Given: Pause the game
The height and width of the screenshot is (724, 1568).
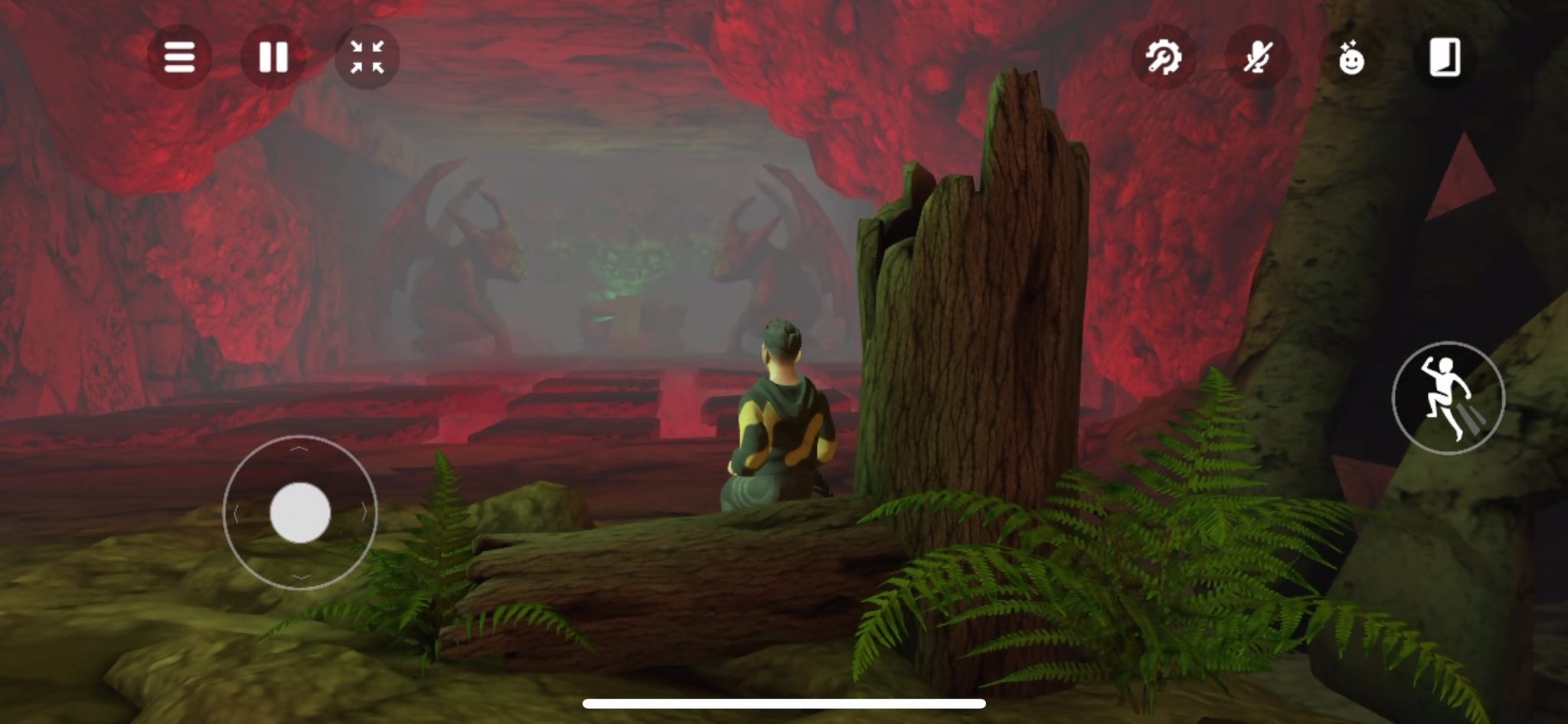Looking at the screenshot, I should click(x=273, y=57).
